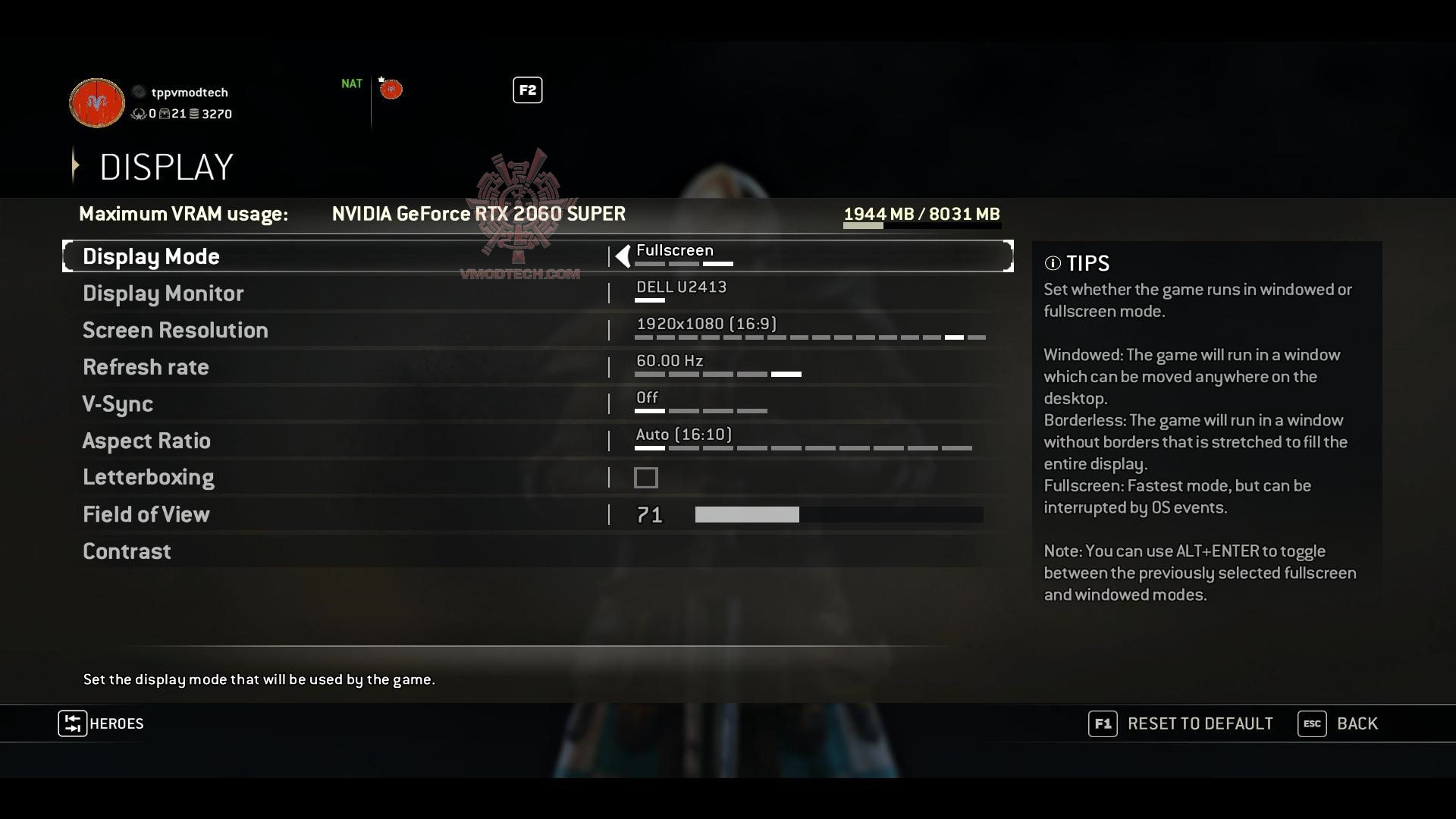Open the tppvmodtech player profile emblem
Viewport: 1456px width, 819px height.
click(x=97, y=102)
